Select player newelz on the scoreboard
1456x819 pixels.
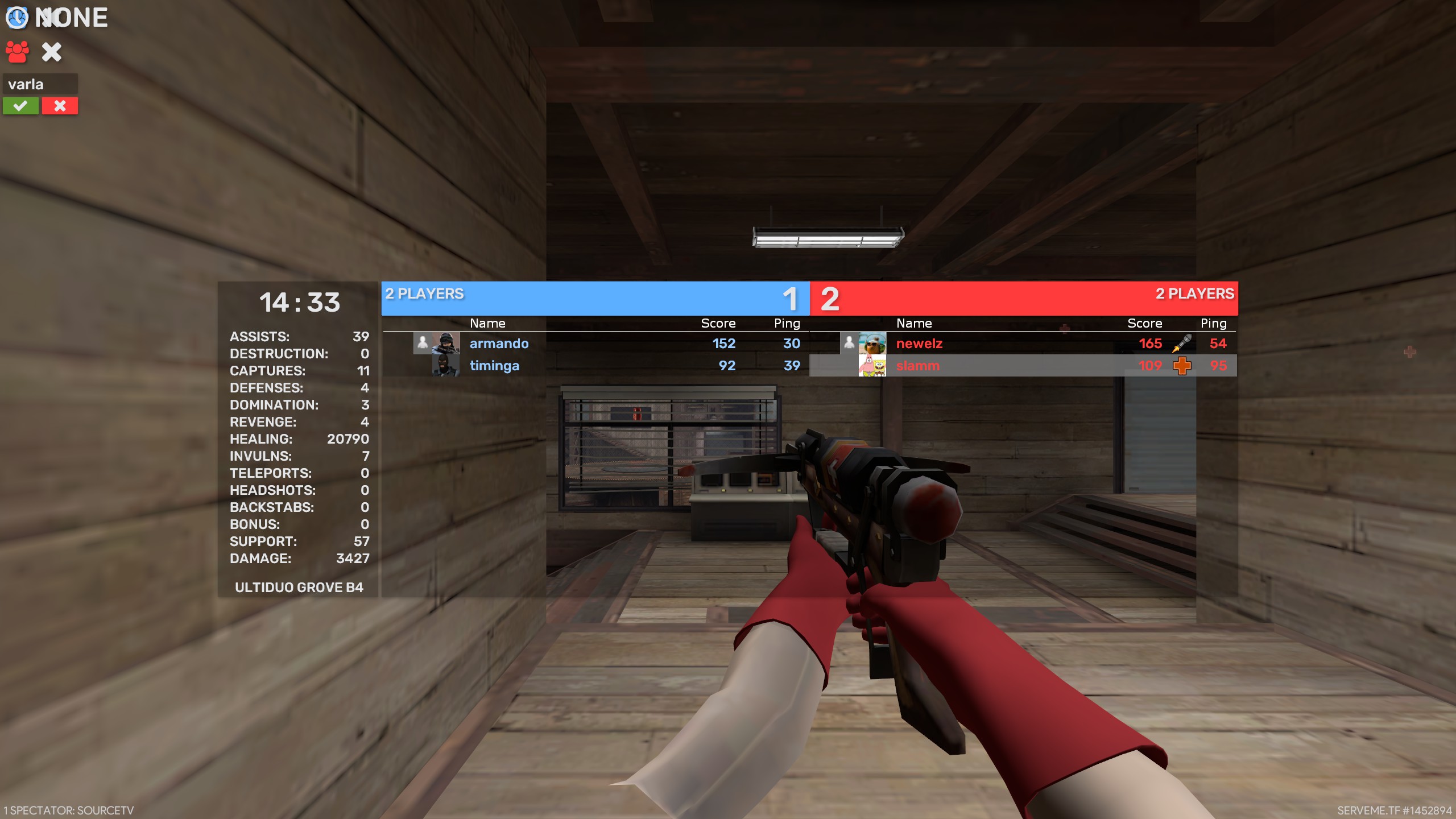(919, 344)
